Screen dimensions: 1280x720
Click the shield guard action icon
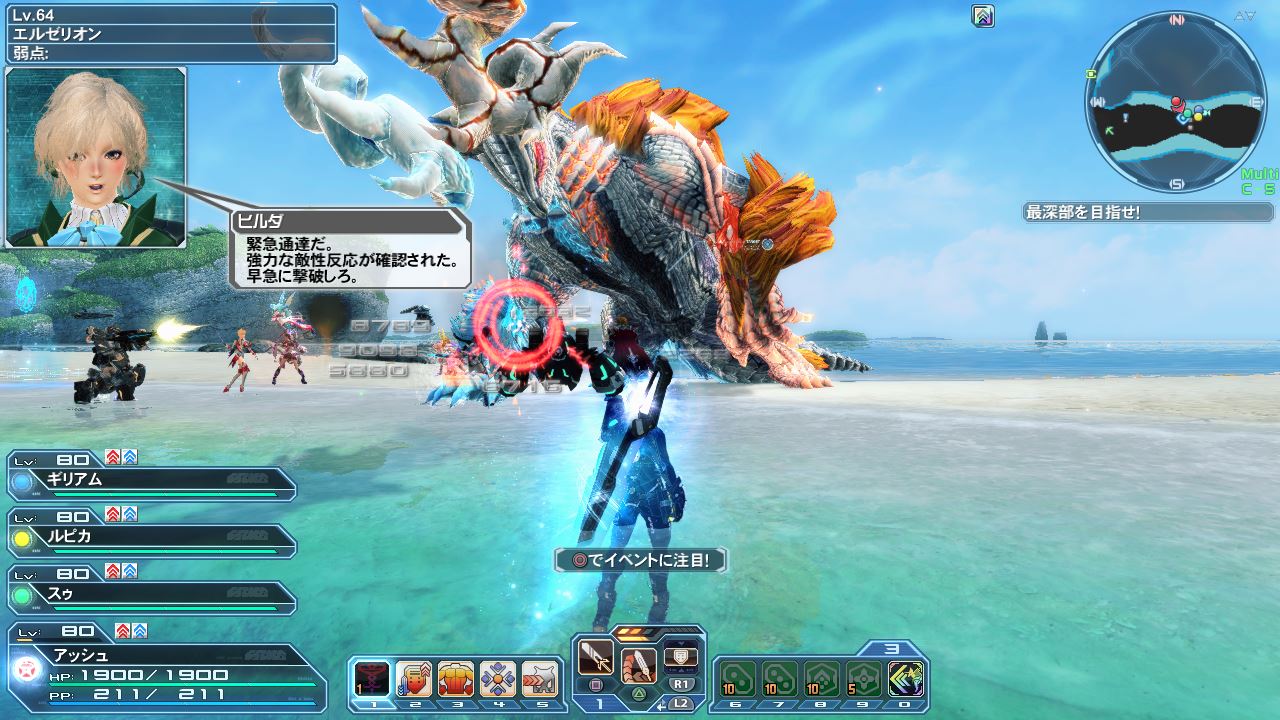pyautogui.click(x=681, y=655)
